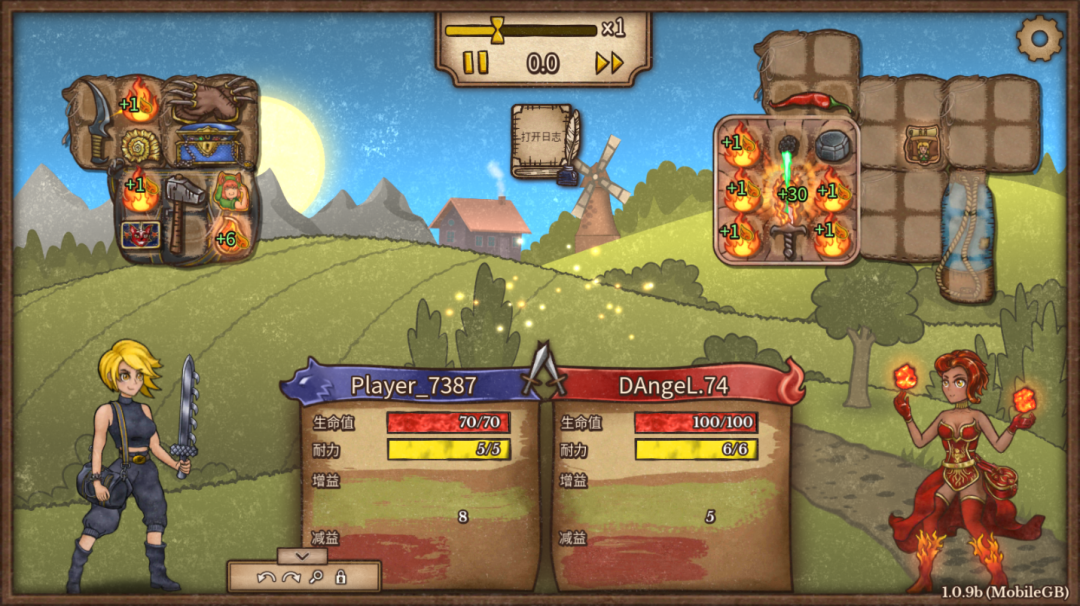This screenshot has width=1080, height=606.
Task: Inspect the clawed glove item
Action: [x=210, y=100]
